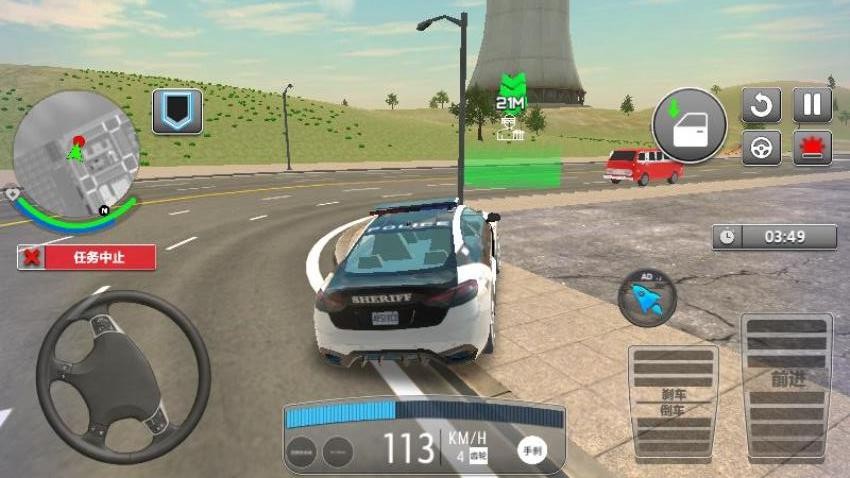Toggle the police siren light button
This screenshot has height=478, width=850.
tap(812, 147)
